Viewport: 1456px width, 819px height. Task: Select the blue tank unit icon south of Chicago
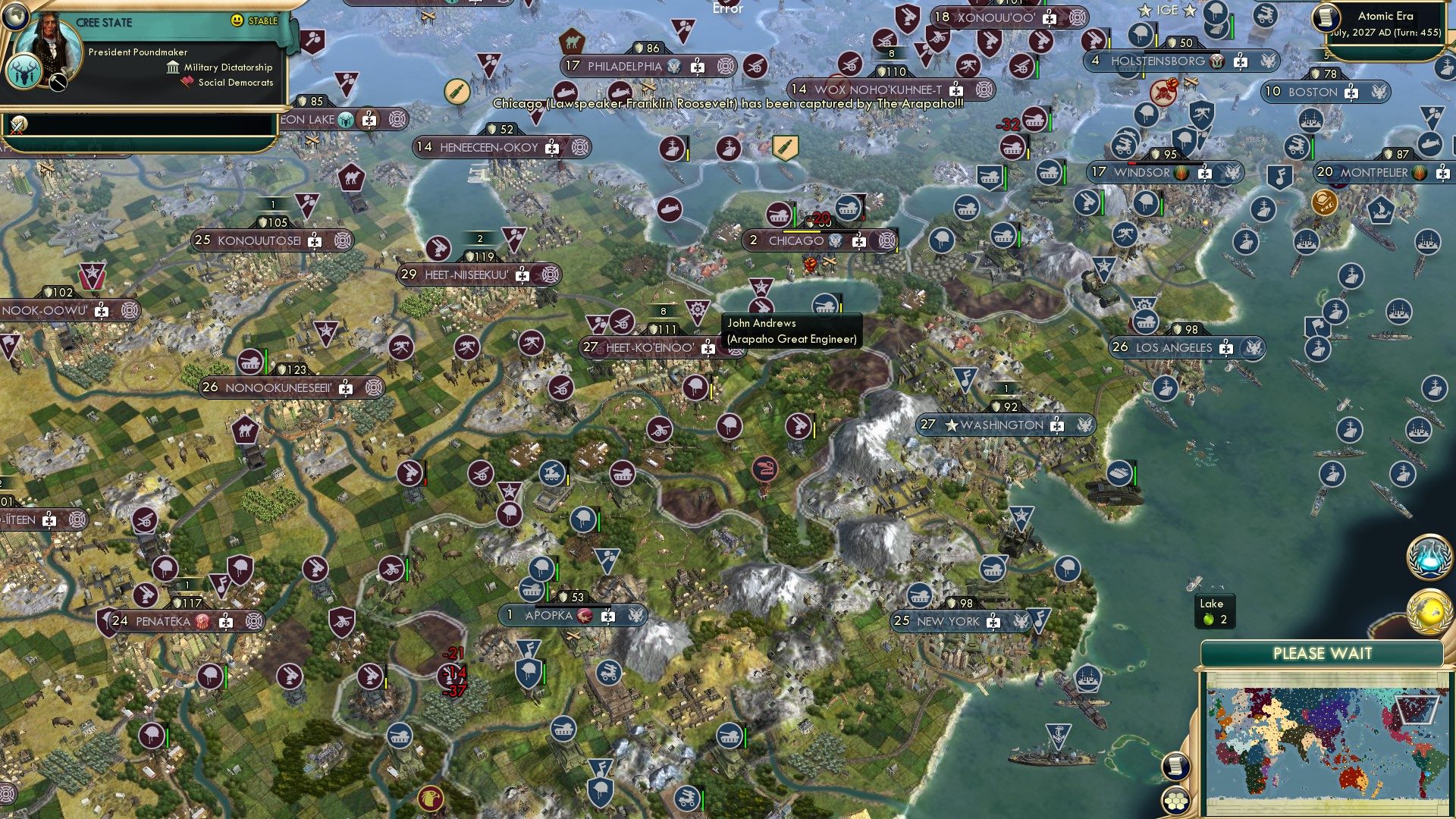(x=824, y=302)
